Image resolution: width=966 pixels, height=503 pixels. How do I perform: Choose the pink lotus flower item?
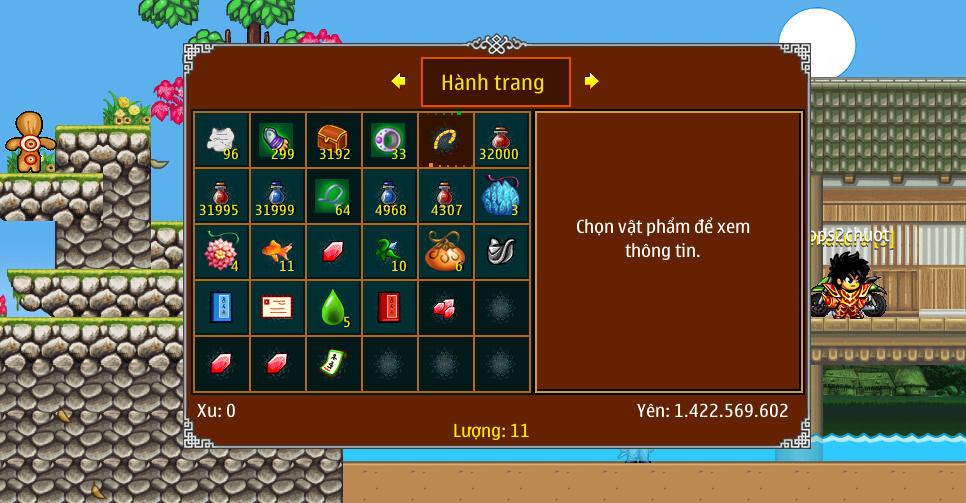click(x=222, y=251)
